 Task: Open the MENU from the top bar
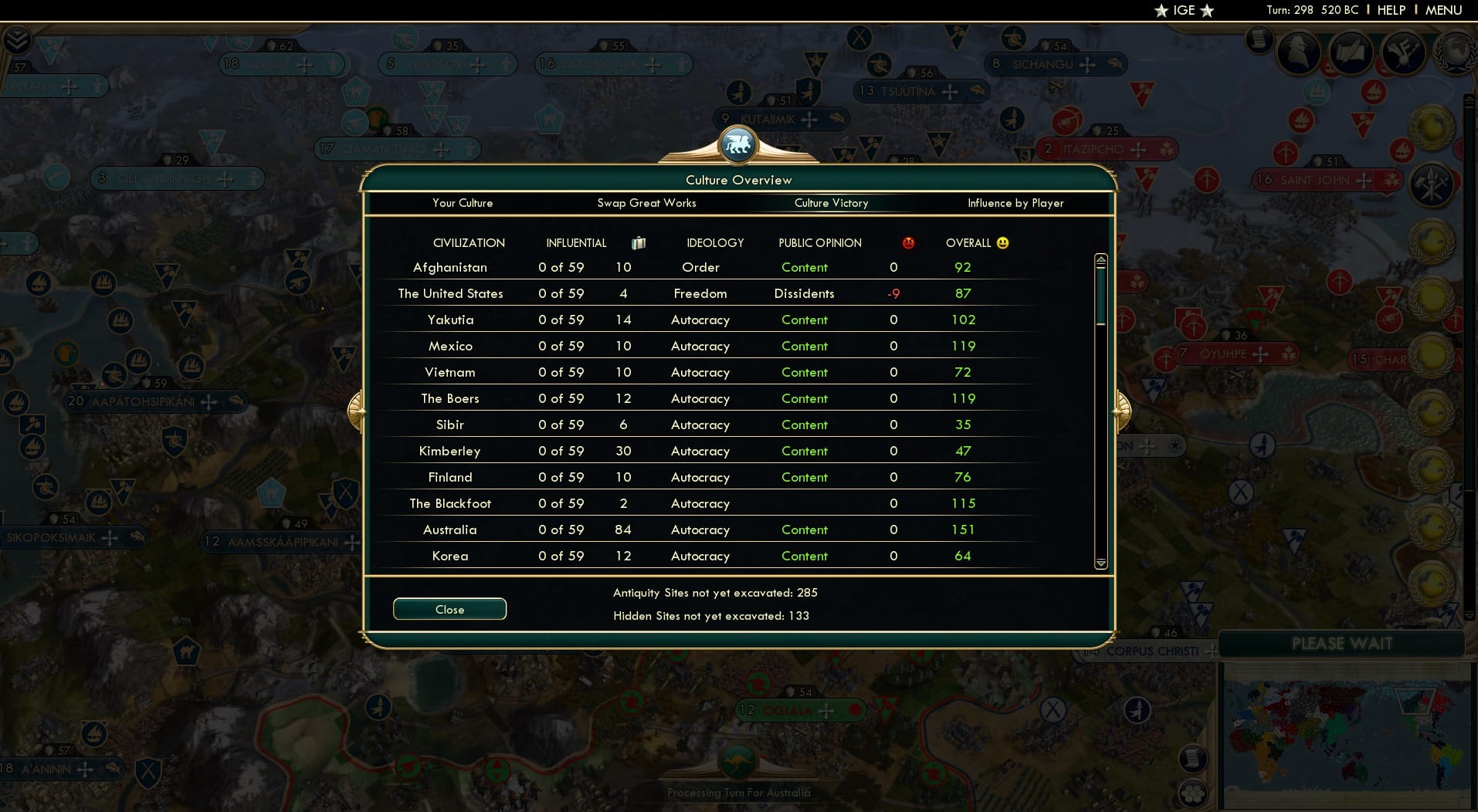(x=1442, y=10)
